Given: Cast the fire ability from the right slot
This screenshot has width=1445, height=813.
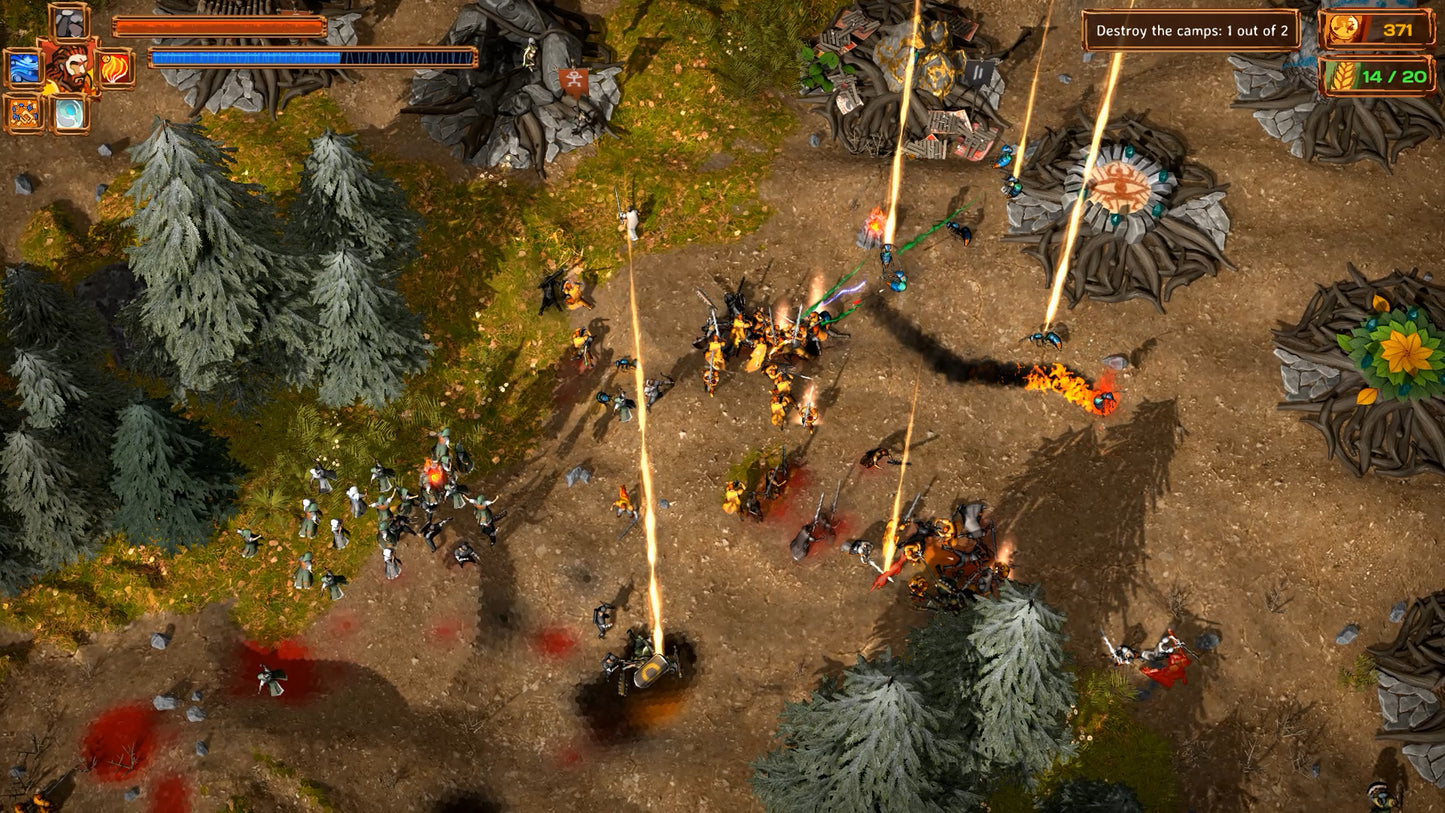Looking at the screenshot, I should tap(113, 68).
